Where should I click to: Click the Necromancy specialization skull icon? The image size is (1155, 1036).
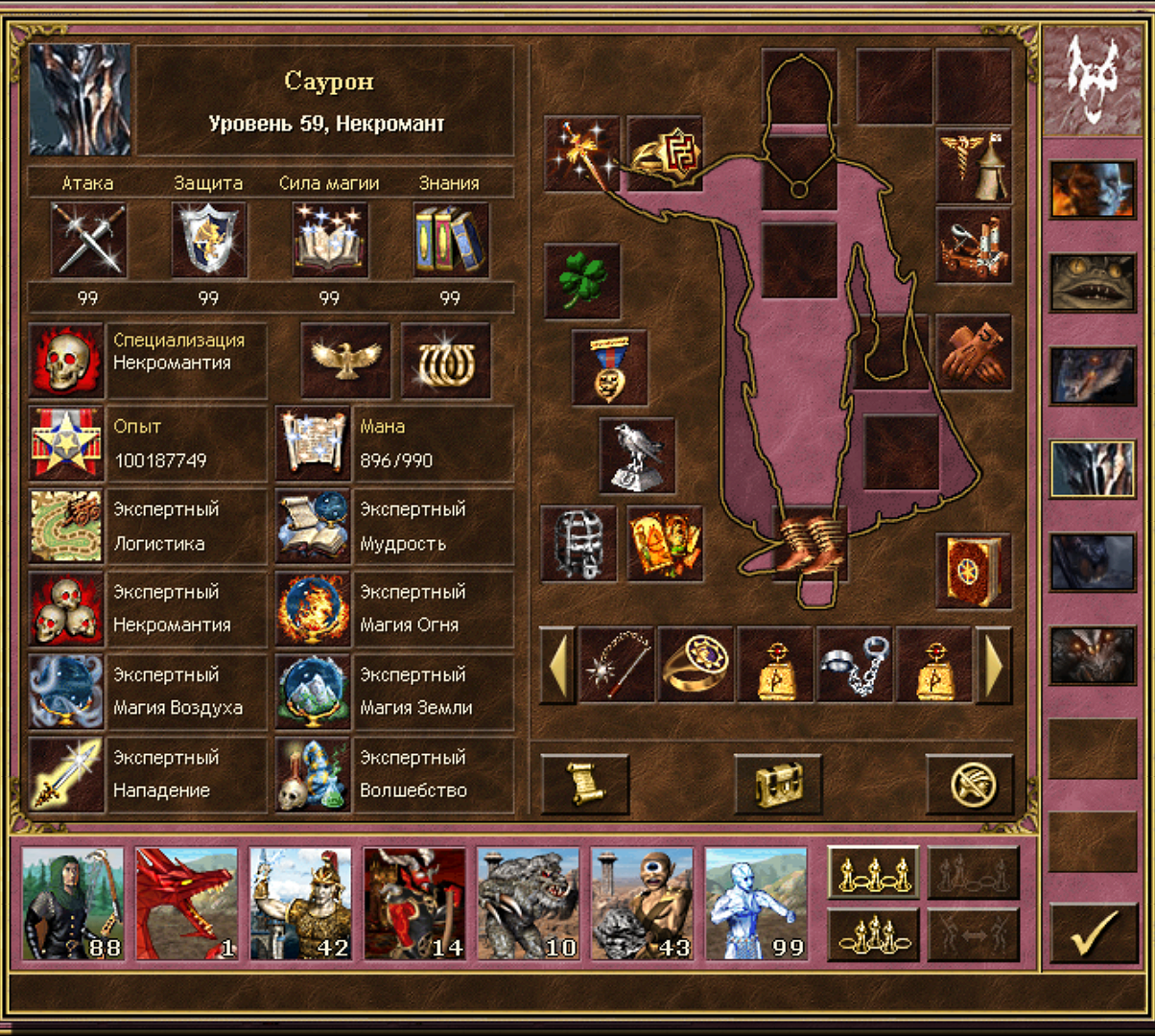pos(66,361)
